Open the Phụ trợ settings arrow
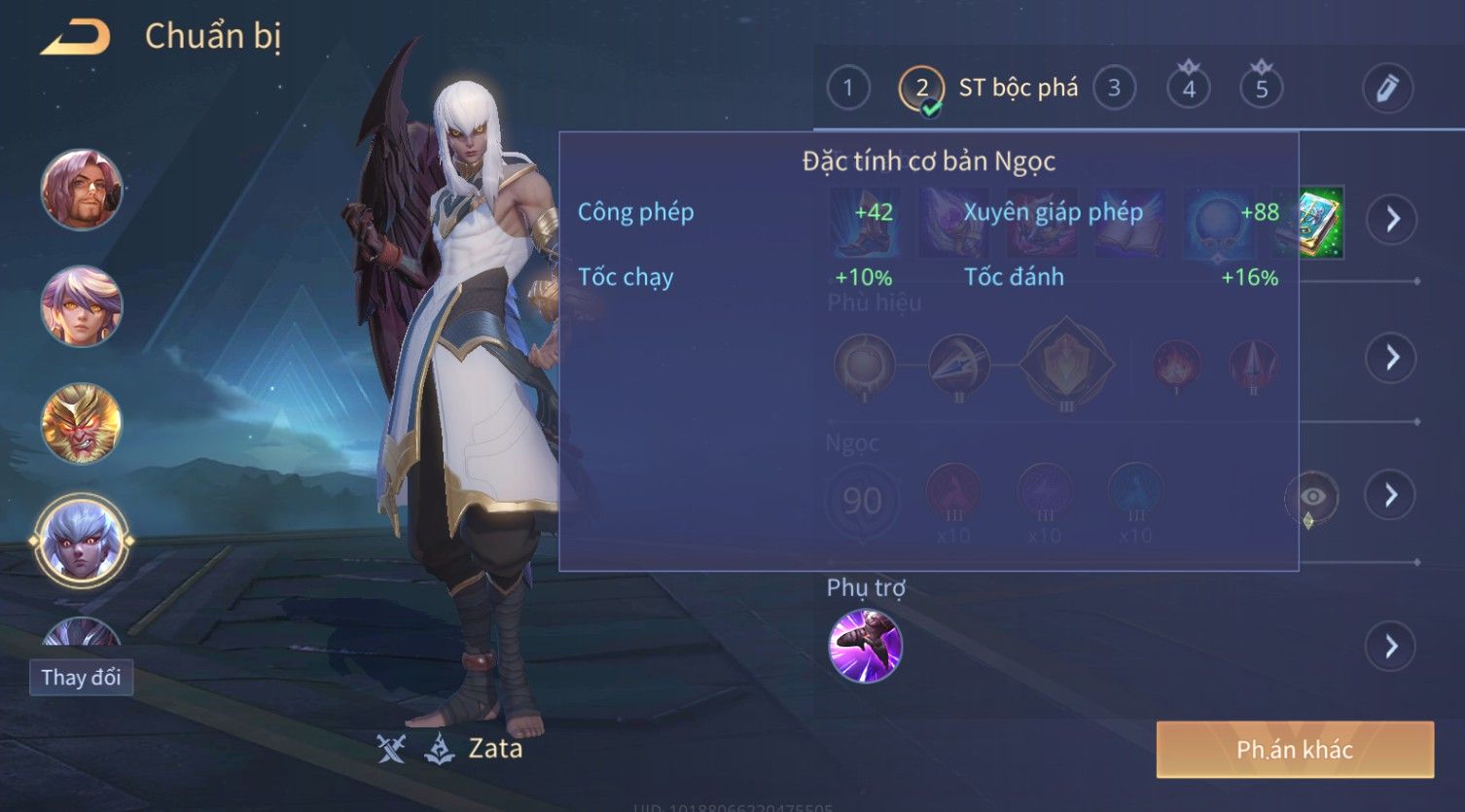The width and height of the screenshot is (1465, 812). tap(1392, 646)
